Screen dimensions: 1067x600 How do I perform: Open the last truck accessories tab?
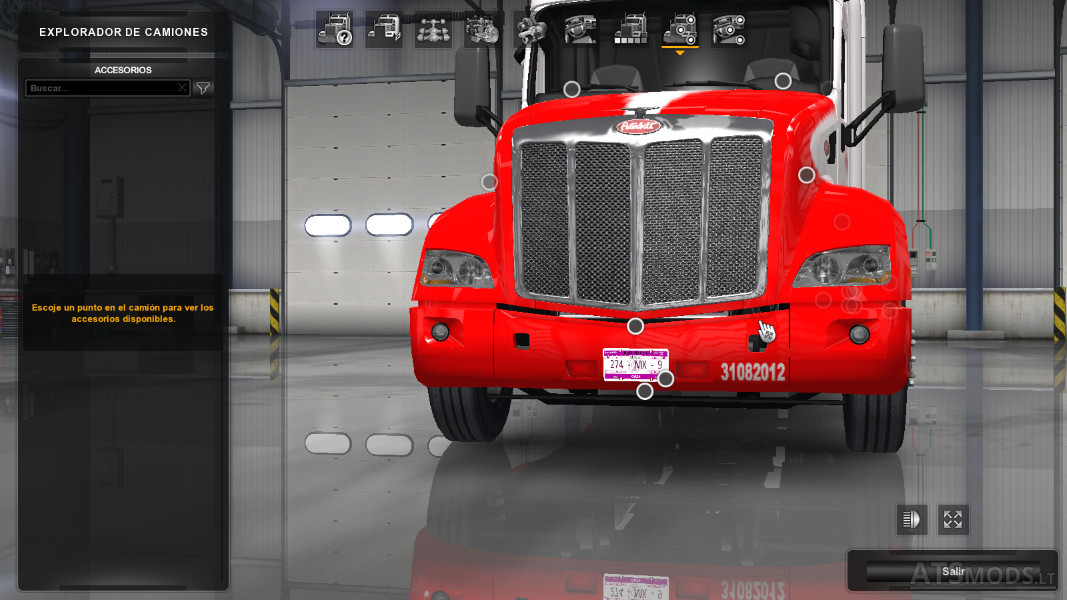point(730,30)
